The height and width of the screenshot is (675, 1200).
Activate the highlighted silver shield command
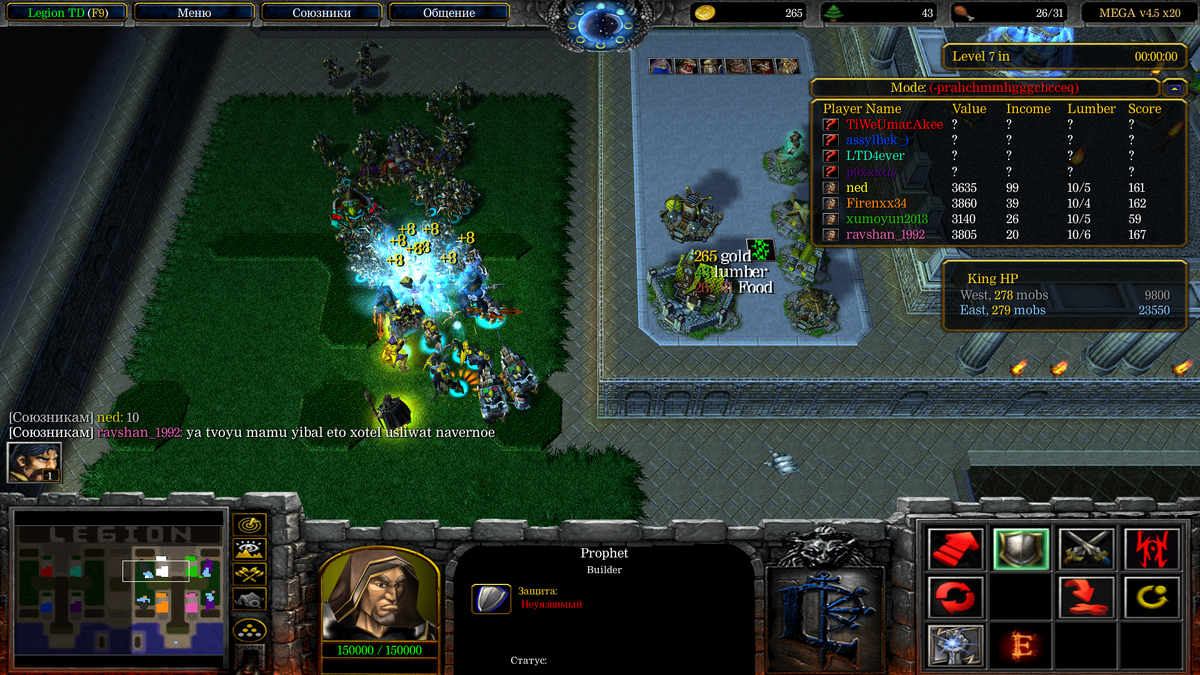coord(1019,548)
